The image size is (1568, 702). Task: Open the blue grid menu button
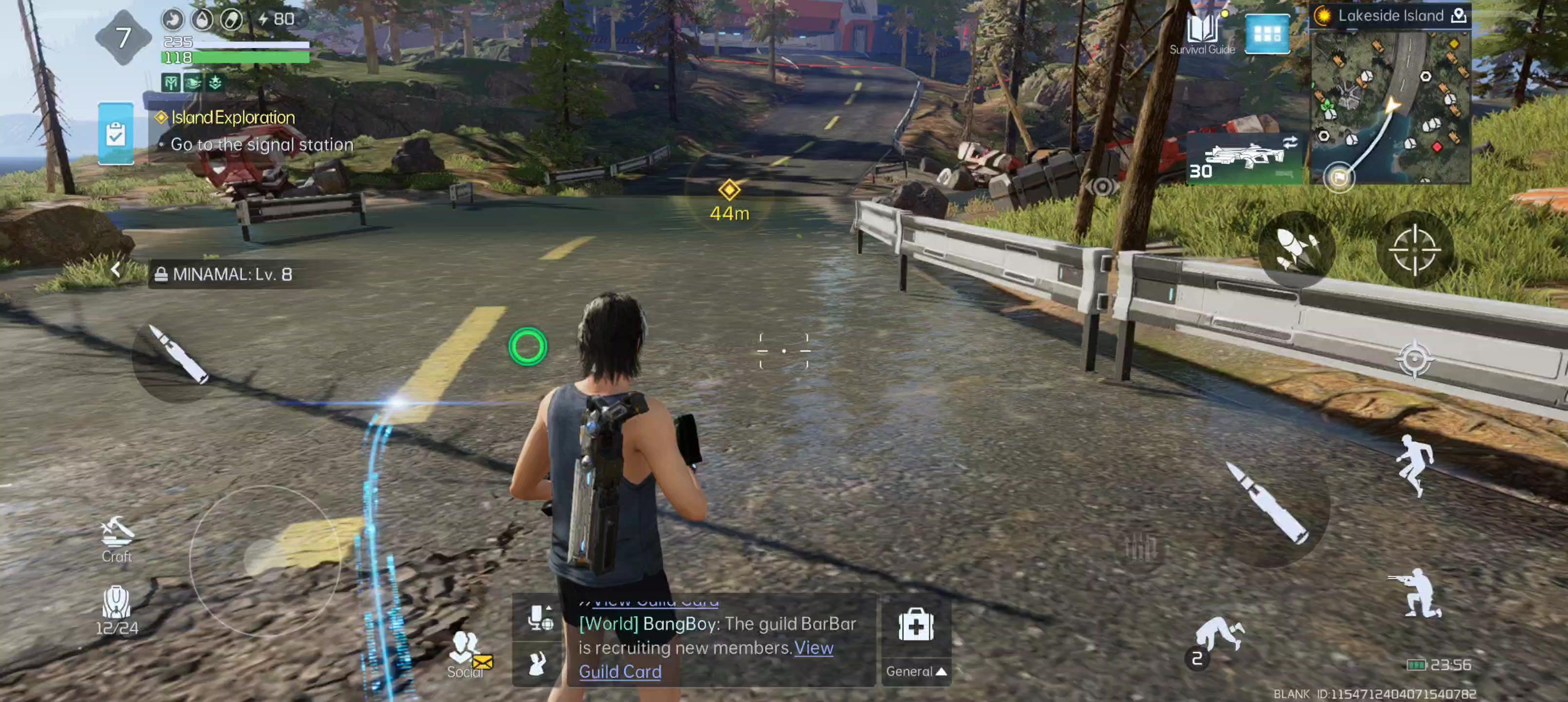coord(1267,34)
